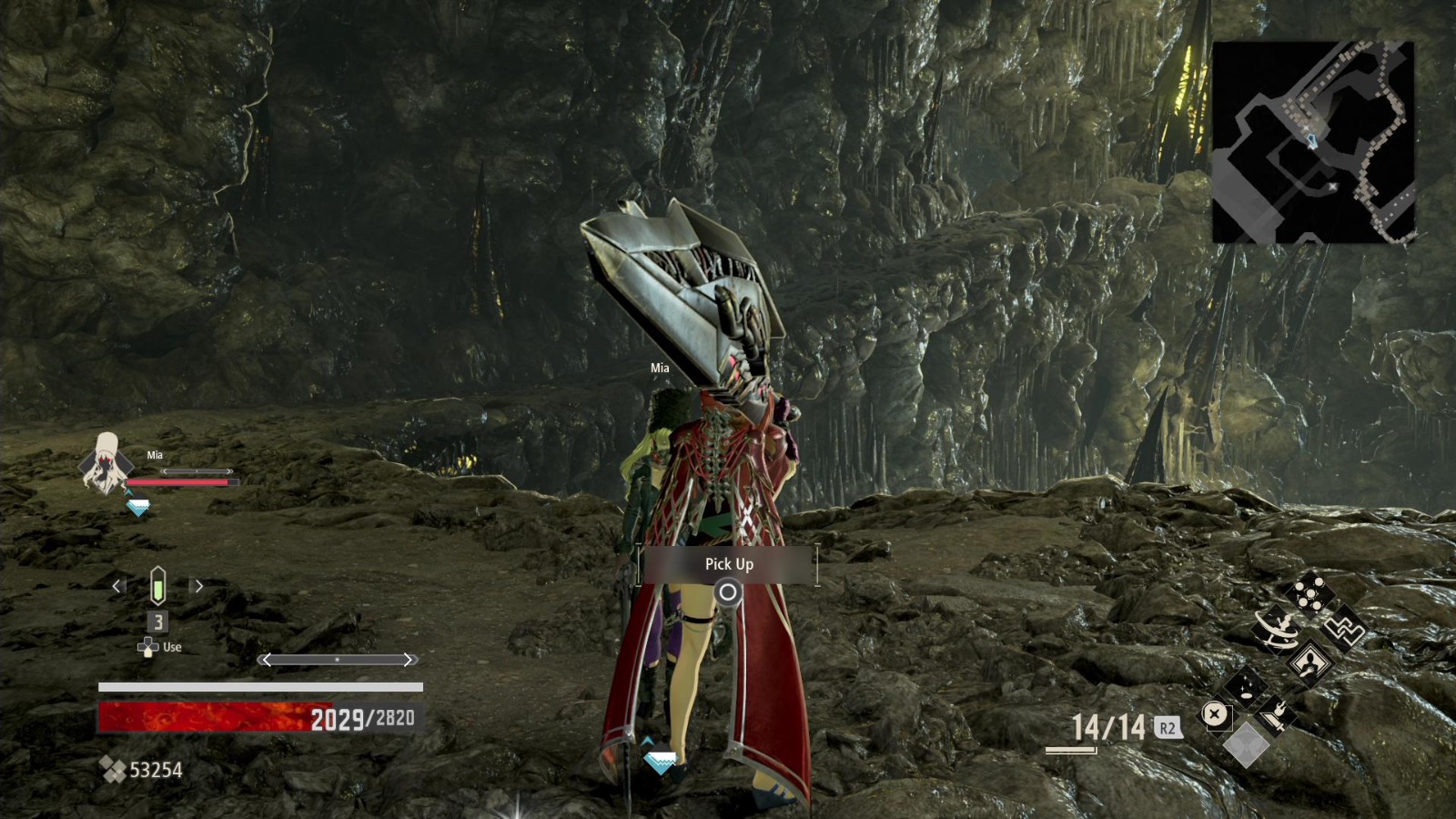Expand the weapon switch bar arrows
The height and width of the screenshot is (819, 1456).
point(337,659)
